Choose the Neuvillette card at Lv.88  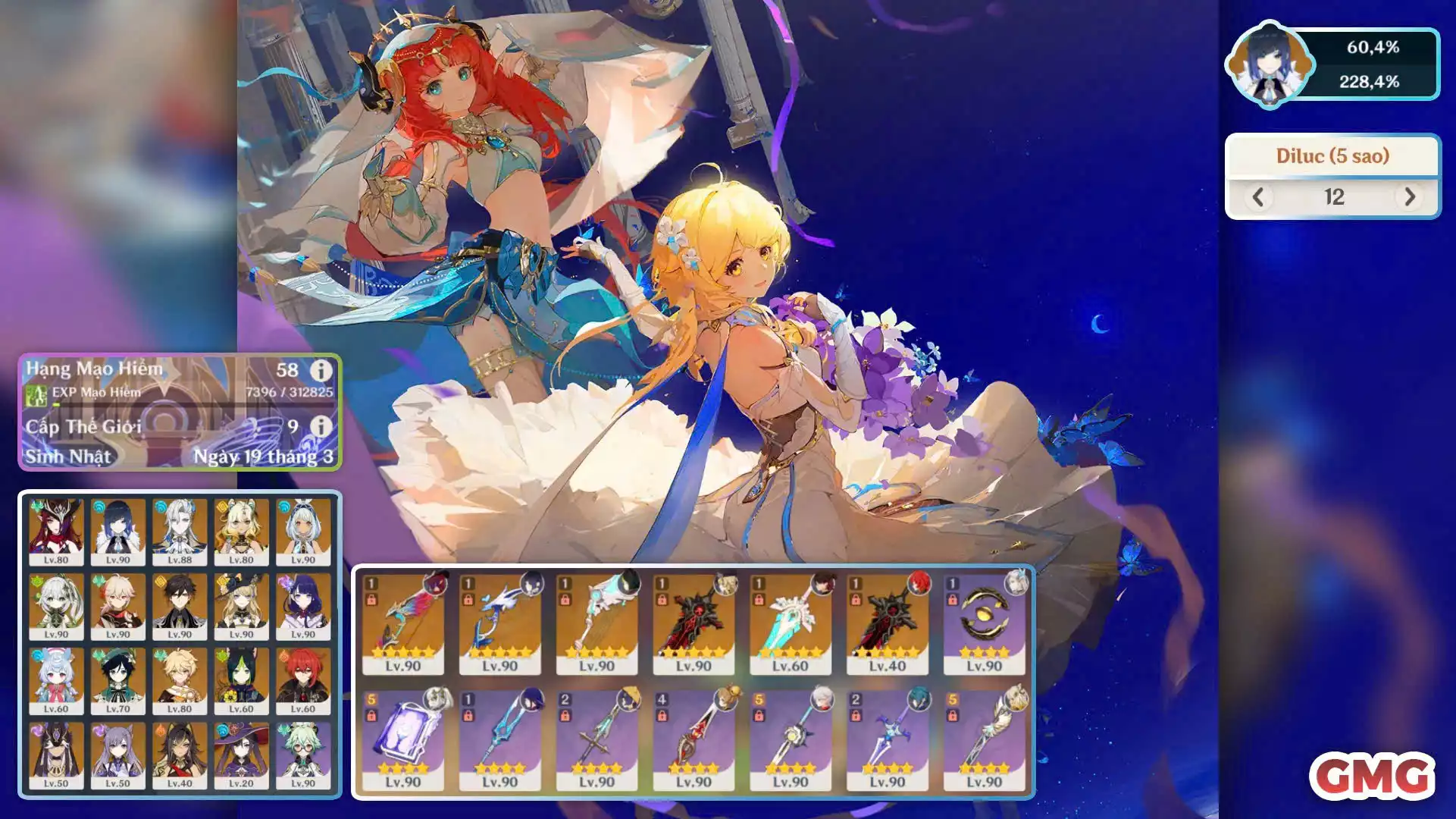point(180,531)
